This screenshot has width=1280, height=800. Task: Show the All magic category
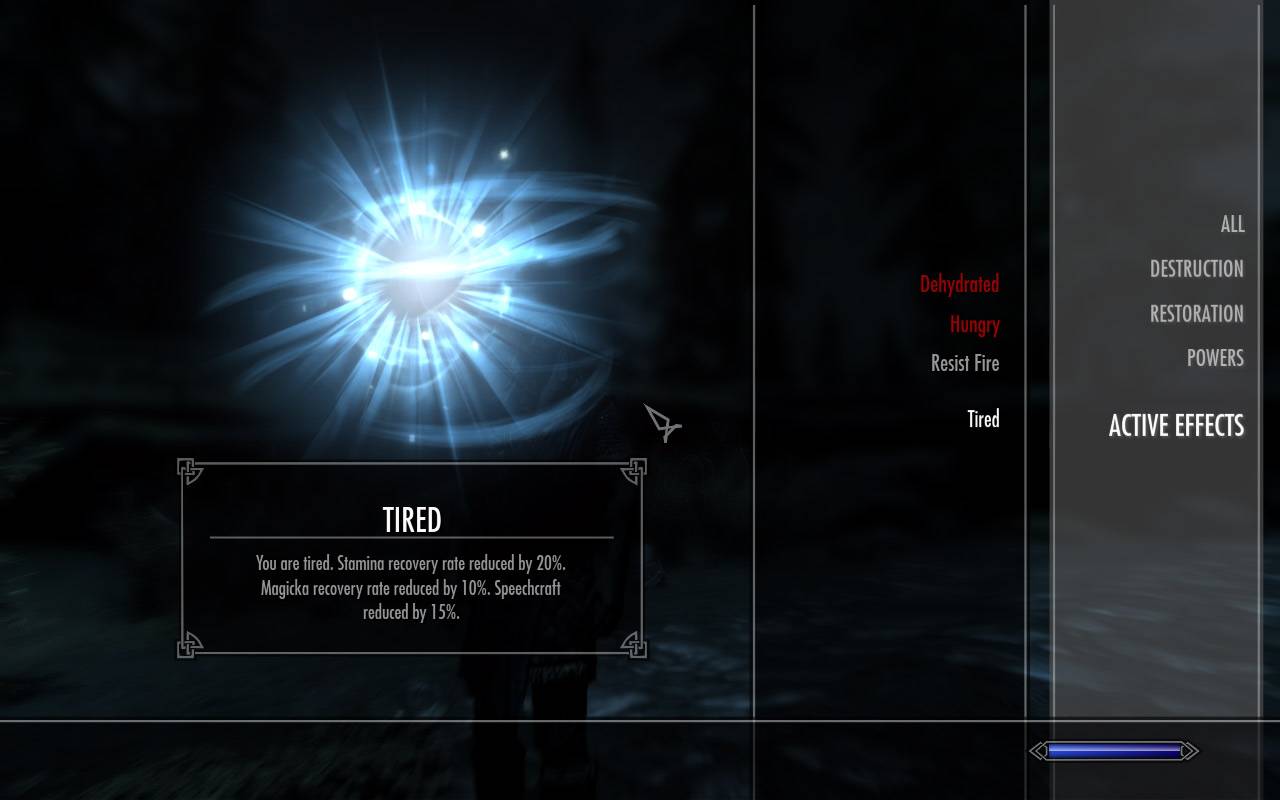(1232, 225)
